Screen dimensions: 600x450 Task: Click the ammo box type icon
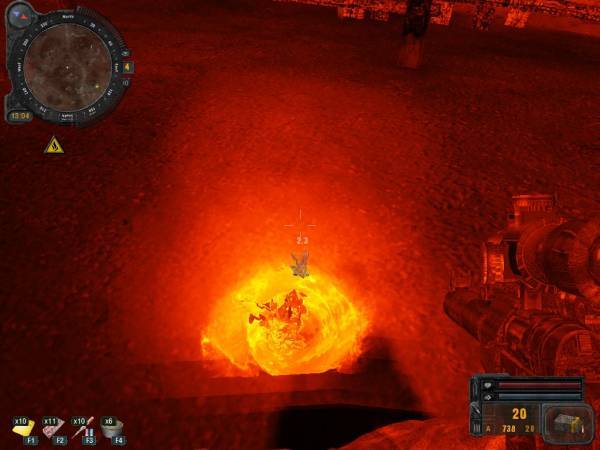click(568, 421)
